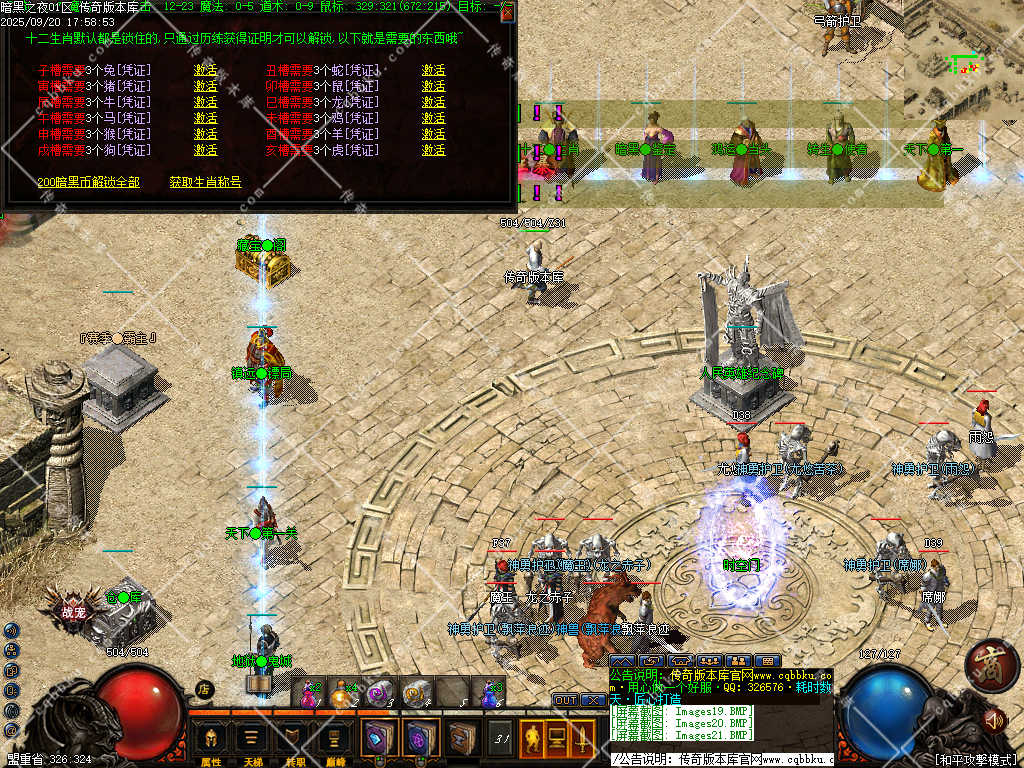Choose 200暗黑币解锁全部 option
Image resolution: width=1024 pixels, height=768 pixels.
click(x=88, y=182)
